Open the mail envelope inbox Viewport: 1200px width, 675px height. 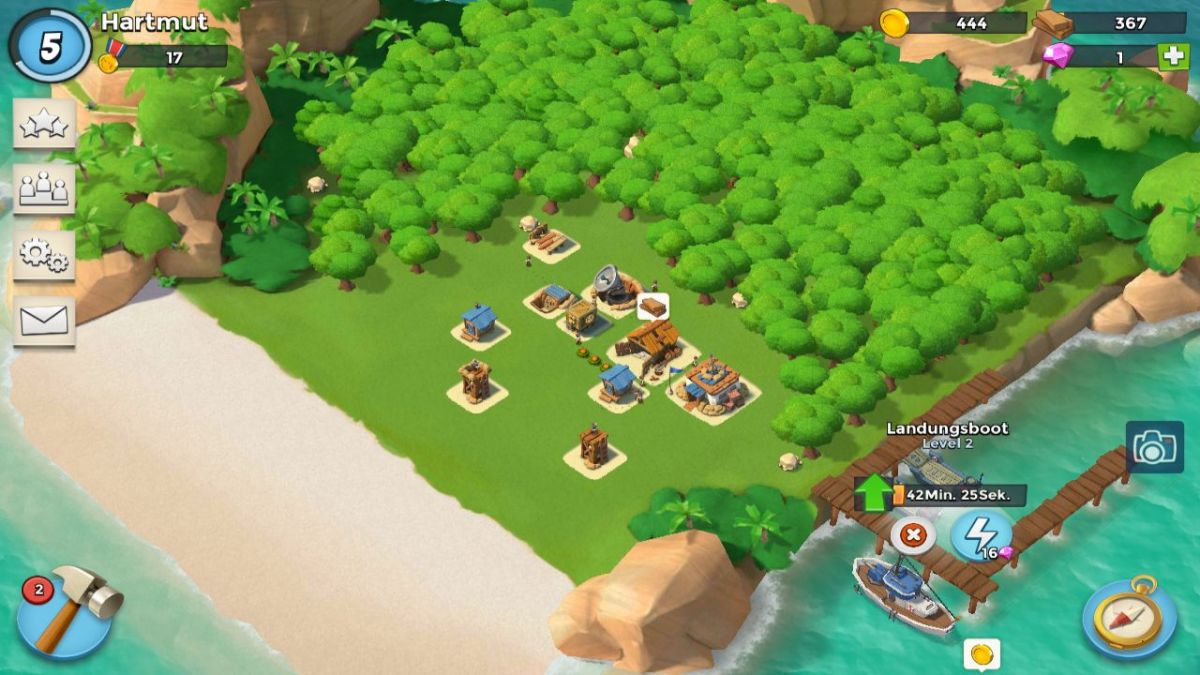tap(44, 321)
